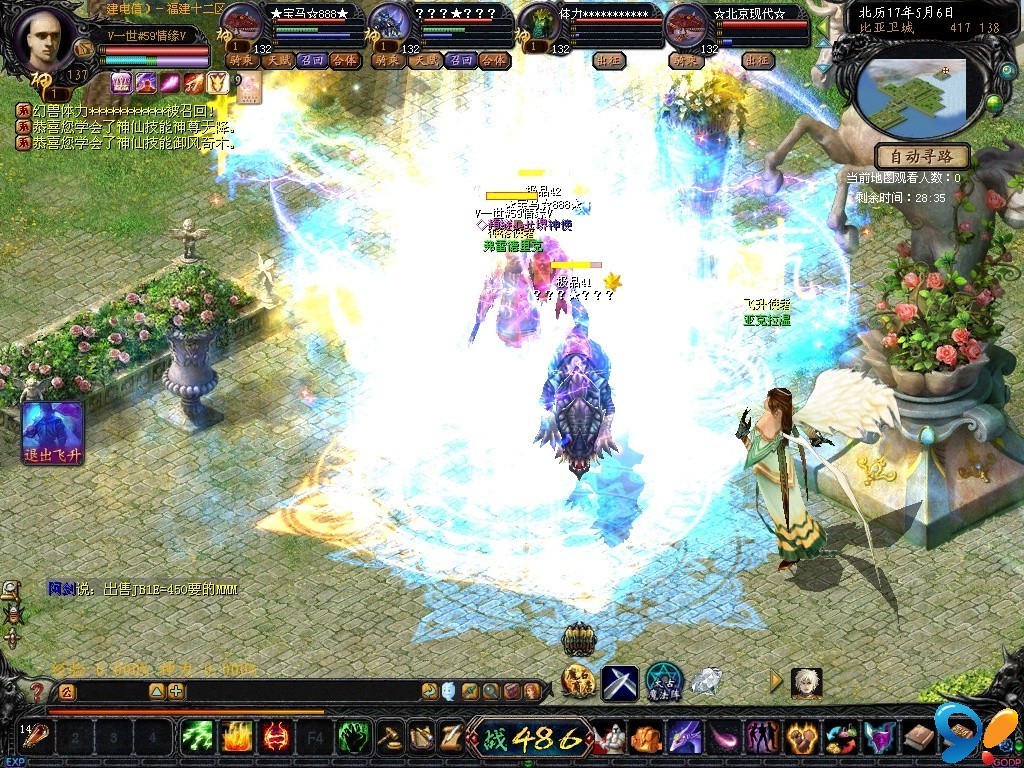Select the white-haired character portrait icon
Image resolution: width=1024 pixels, height=768 pixels.
click(806, 682)
